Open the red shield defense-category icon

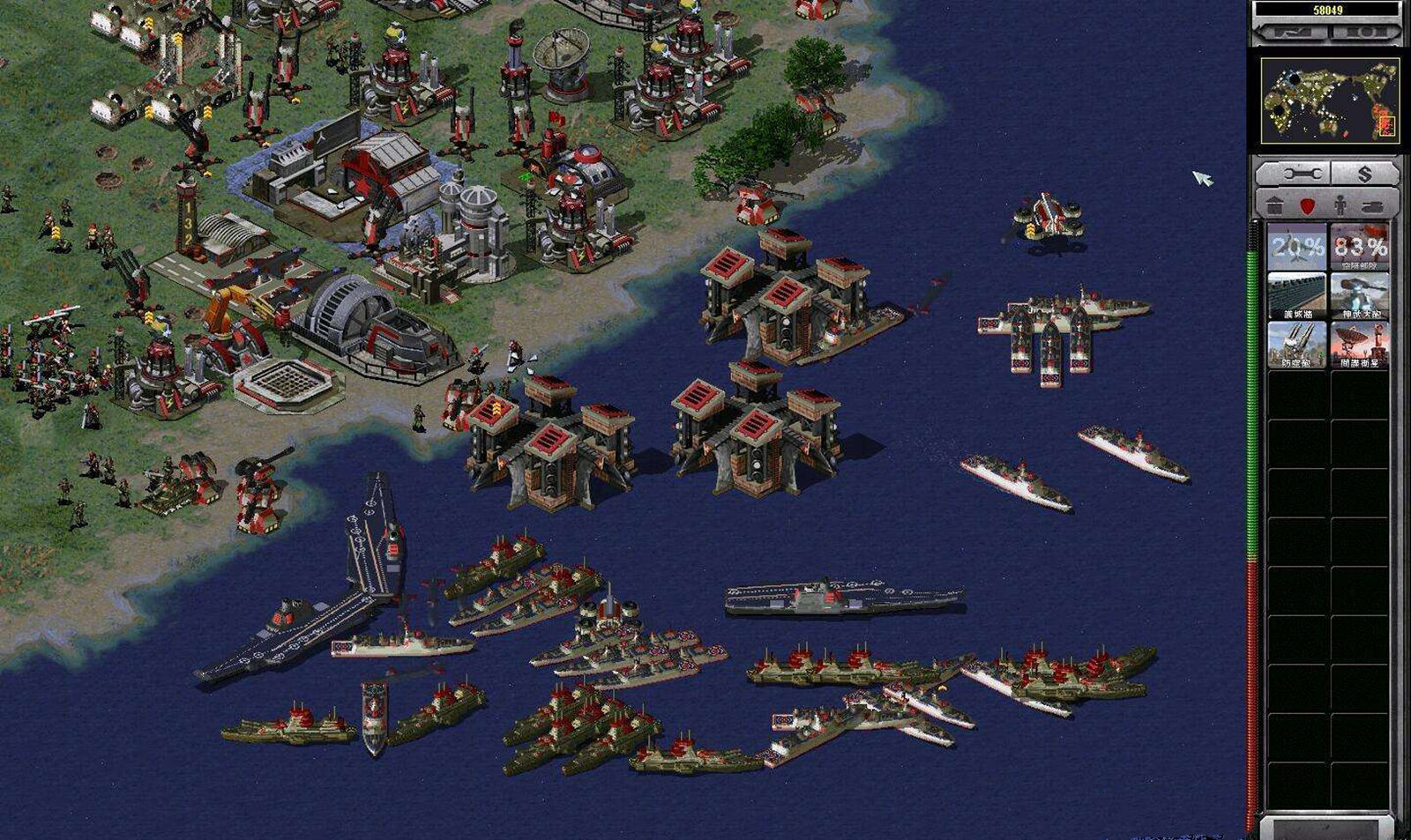pyautogui.click(x=1307, y=204)
